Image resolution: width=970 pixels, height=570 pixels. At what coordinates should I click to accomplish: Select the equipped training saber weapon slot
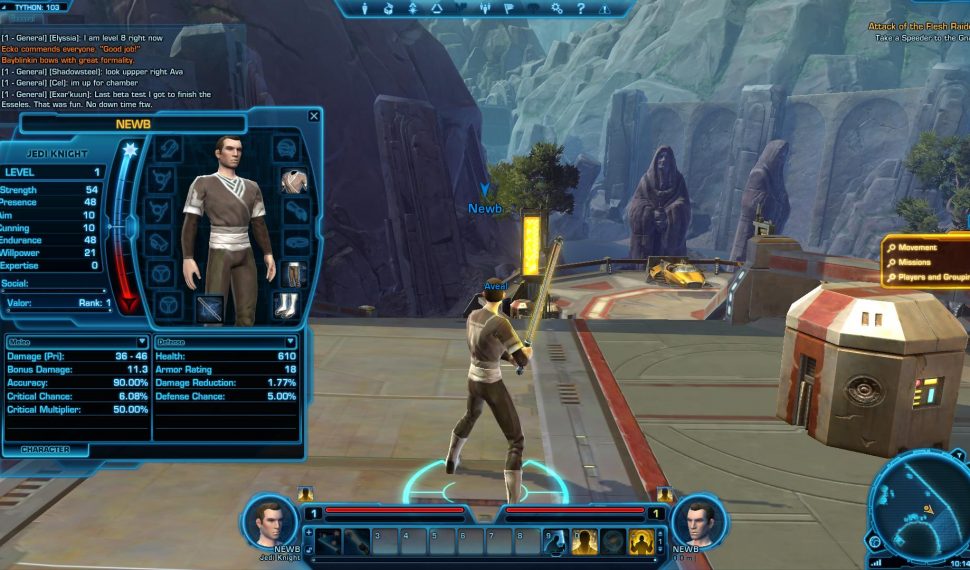[x=210, y=308]
